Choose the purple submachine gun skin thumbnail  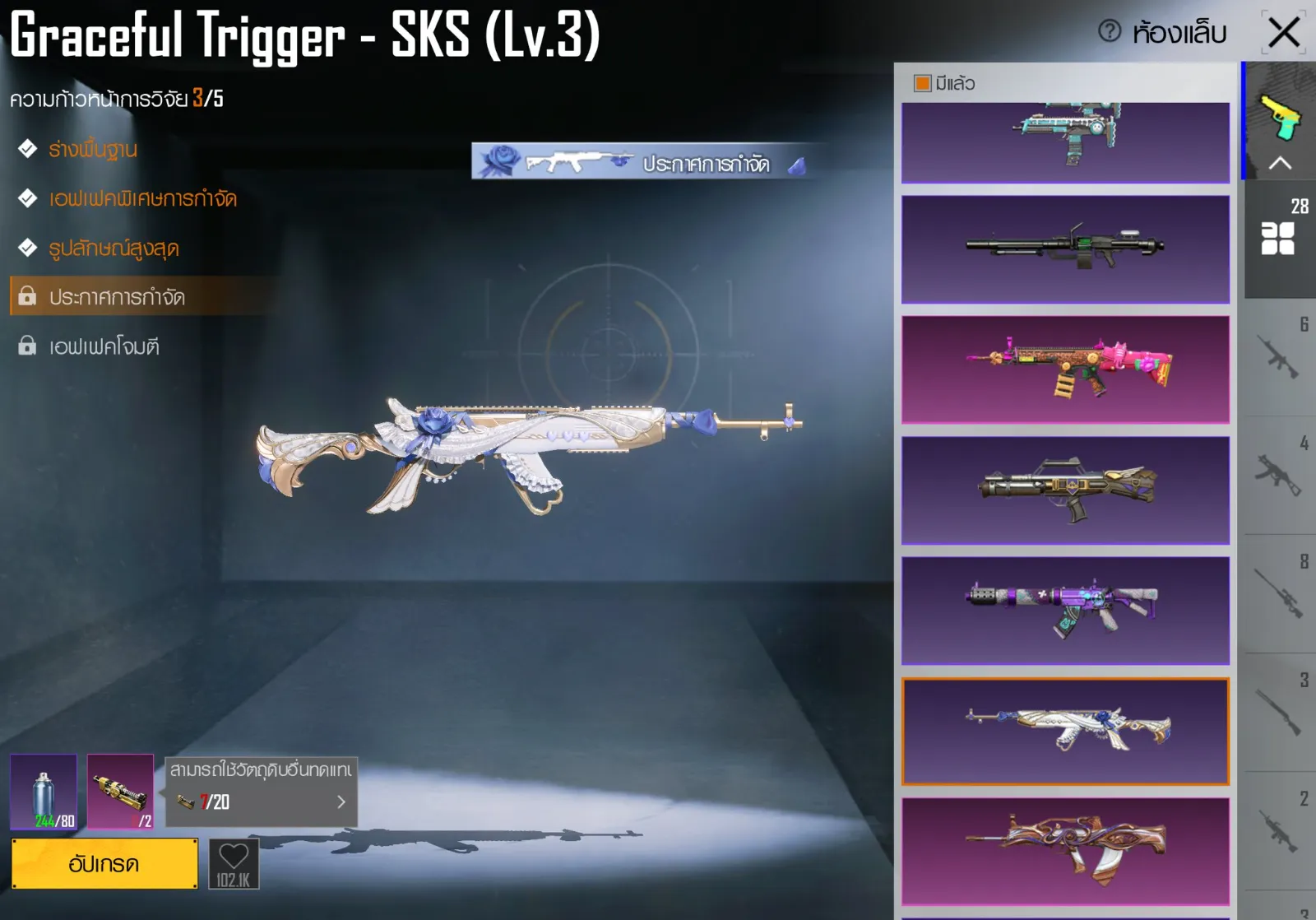click(1065, 611)
